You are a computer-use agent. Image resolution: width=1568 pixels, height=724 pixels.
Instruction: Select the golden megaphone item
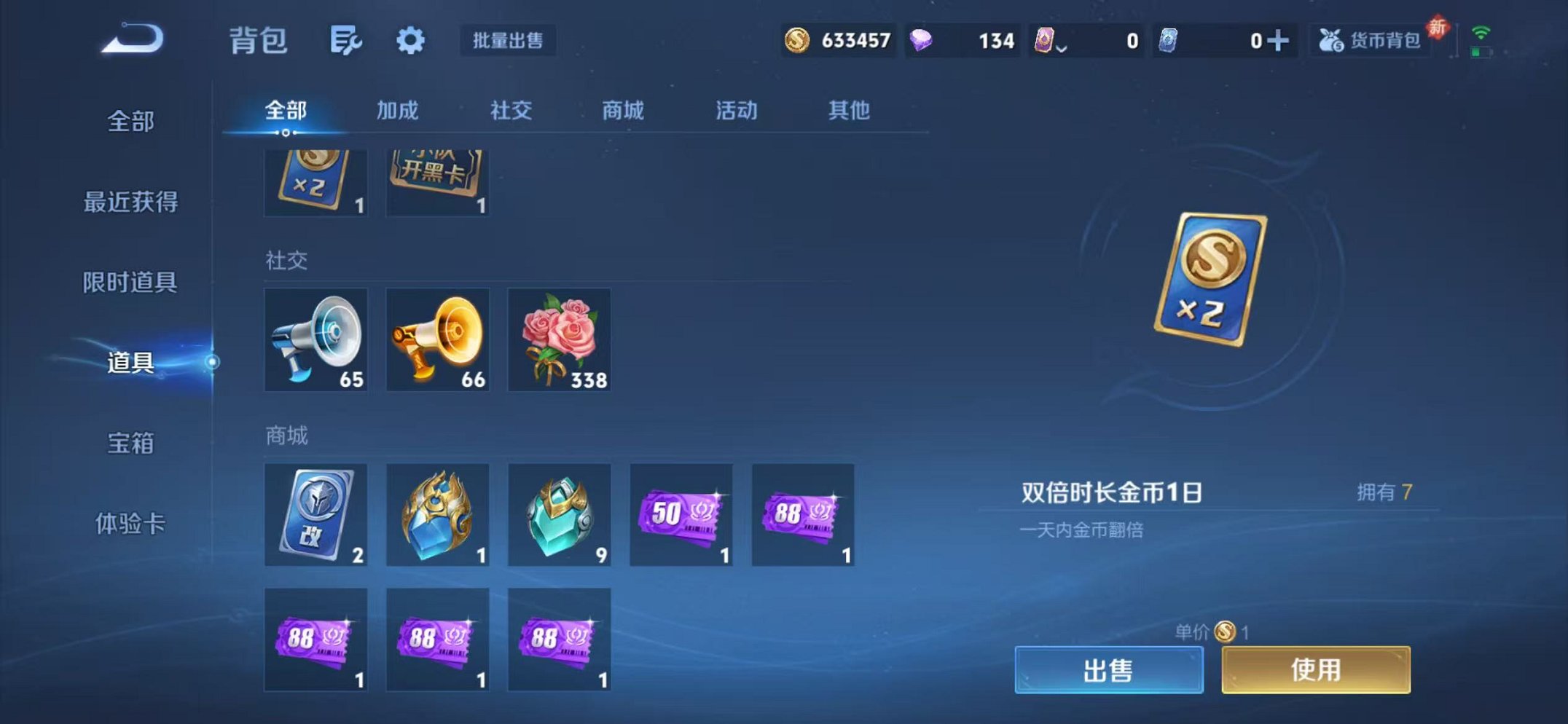coord(437,339)
